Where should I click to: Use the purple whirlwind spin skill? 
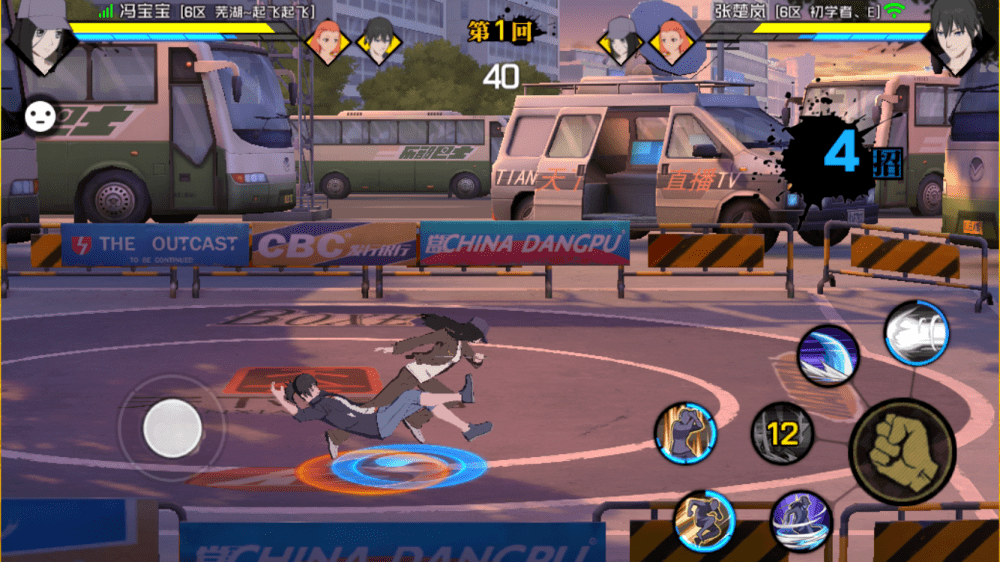click(x=801, y=521)
